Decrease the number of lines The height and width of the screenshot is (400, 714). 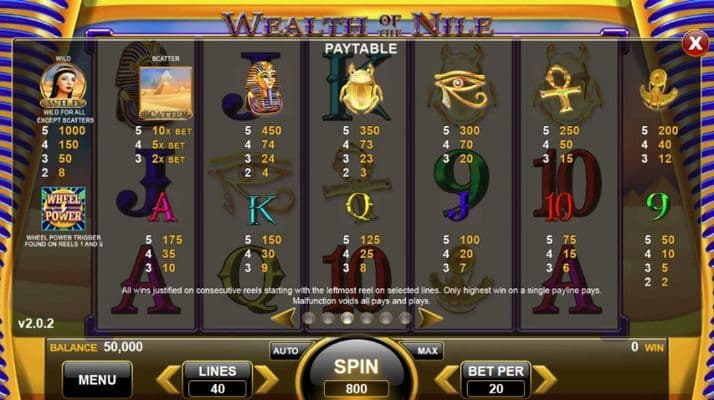click(x=169, y=379)
